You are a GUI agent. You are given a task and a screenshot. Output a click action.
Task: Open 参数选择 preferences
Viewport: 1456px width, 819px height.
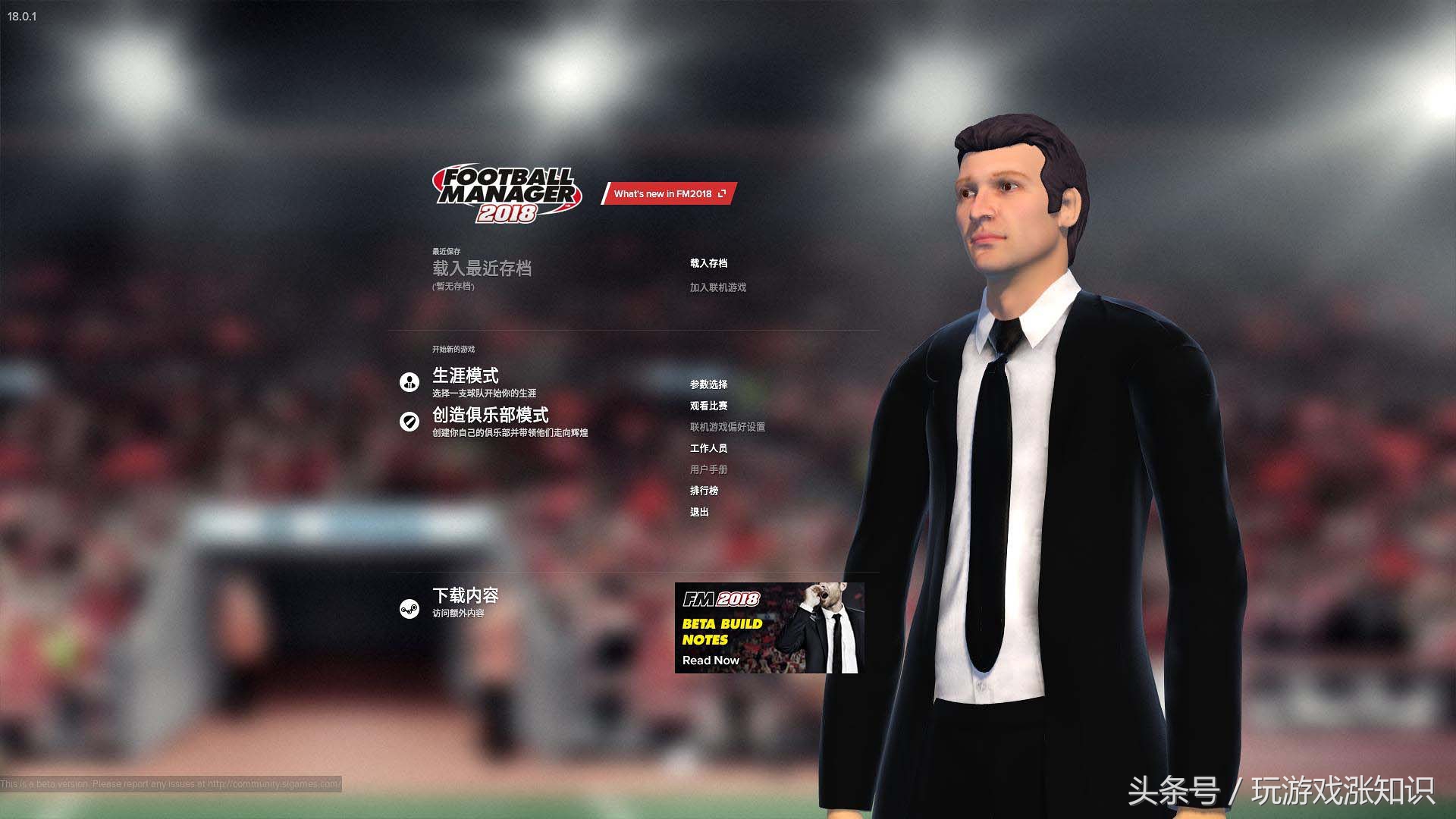coord(708,384)
